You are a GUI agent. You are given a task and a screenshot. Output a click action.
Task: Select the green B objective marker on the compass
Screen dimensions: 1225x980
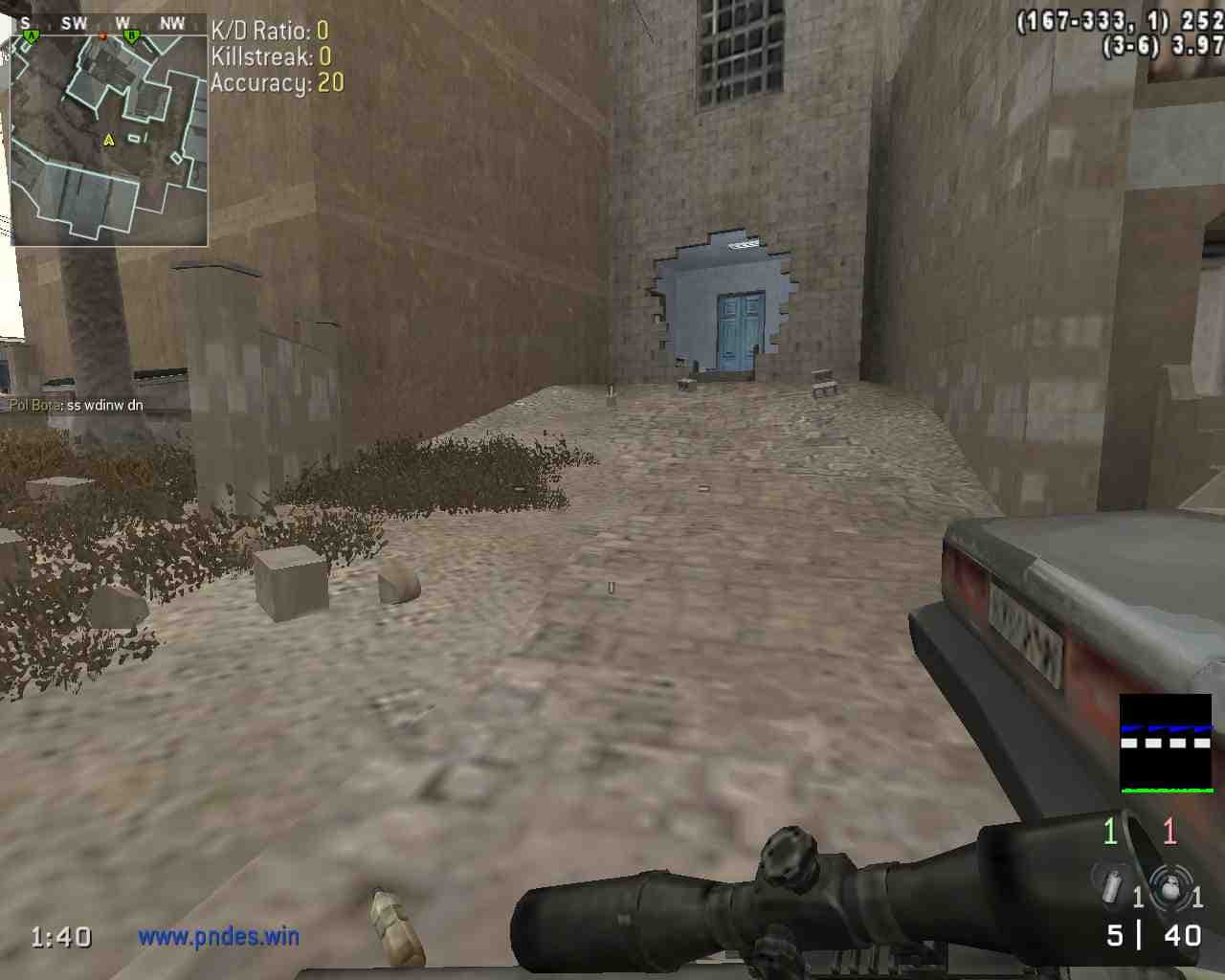(x=132, y=36)
